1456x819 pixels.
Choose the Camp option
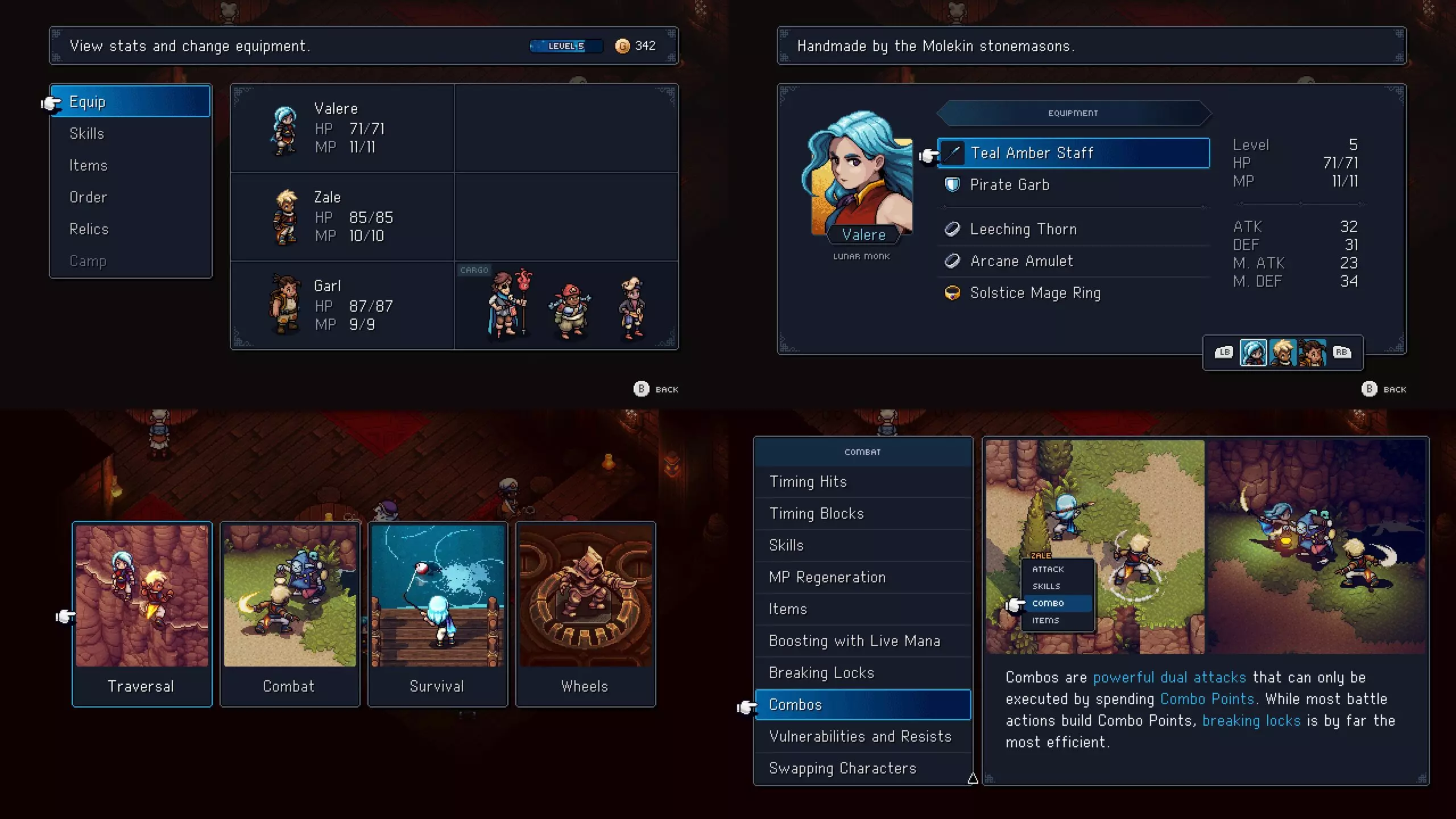pyautogui.click(x=131, y=261)
